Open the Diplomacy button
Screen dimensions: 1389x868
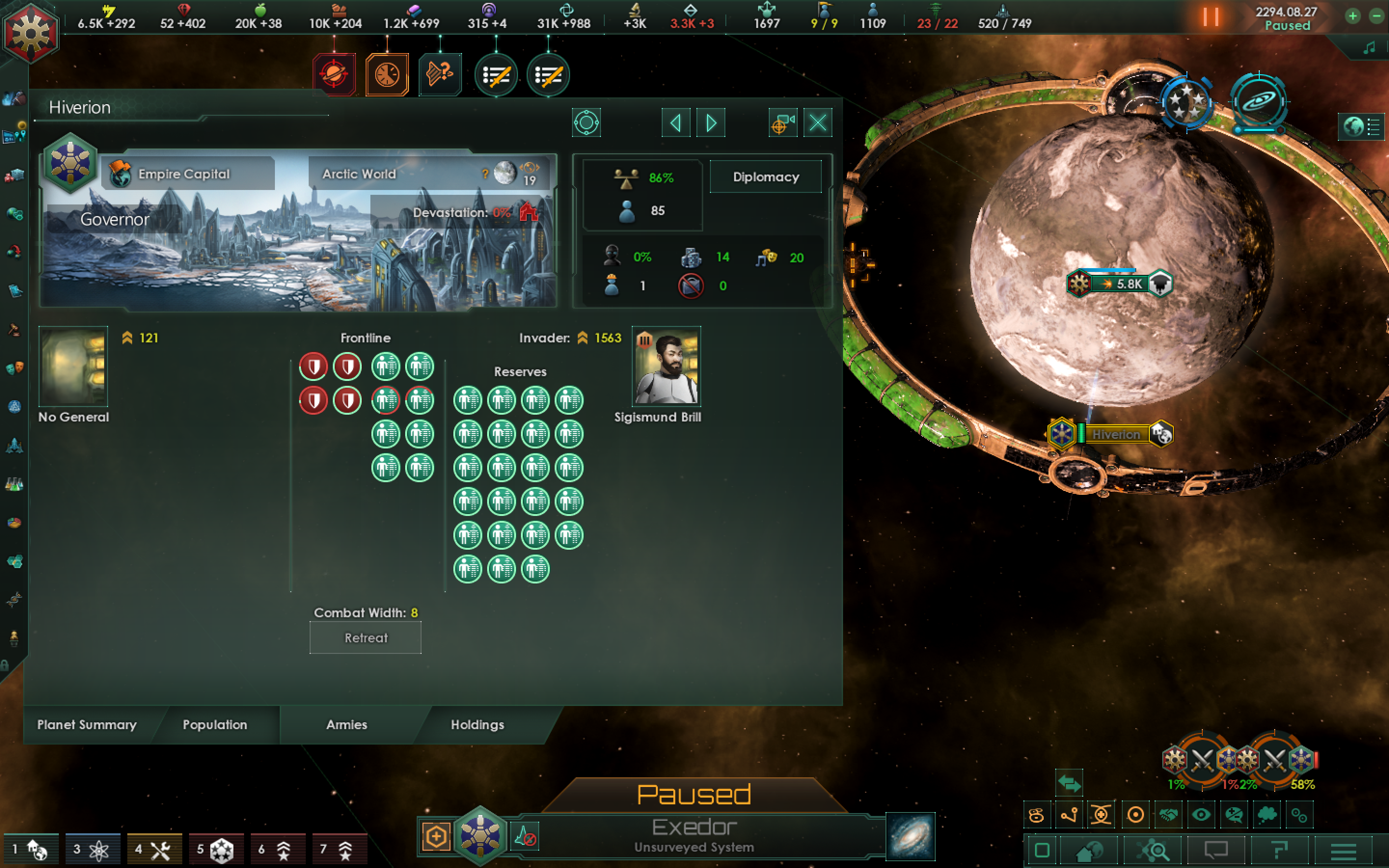(x=766, y=177)
